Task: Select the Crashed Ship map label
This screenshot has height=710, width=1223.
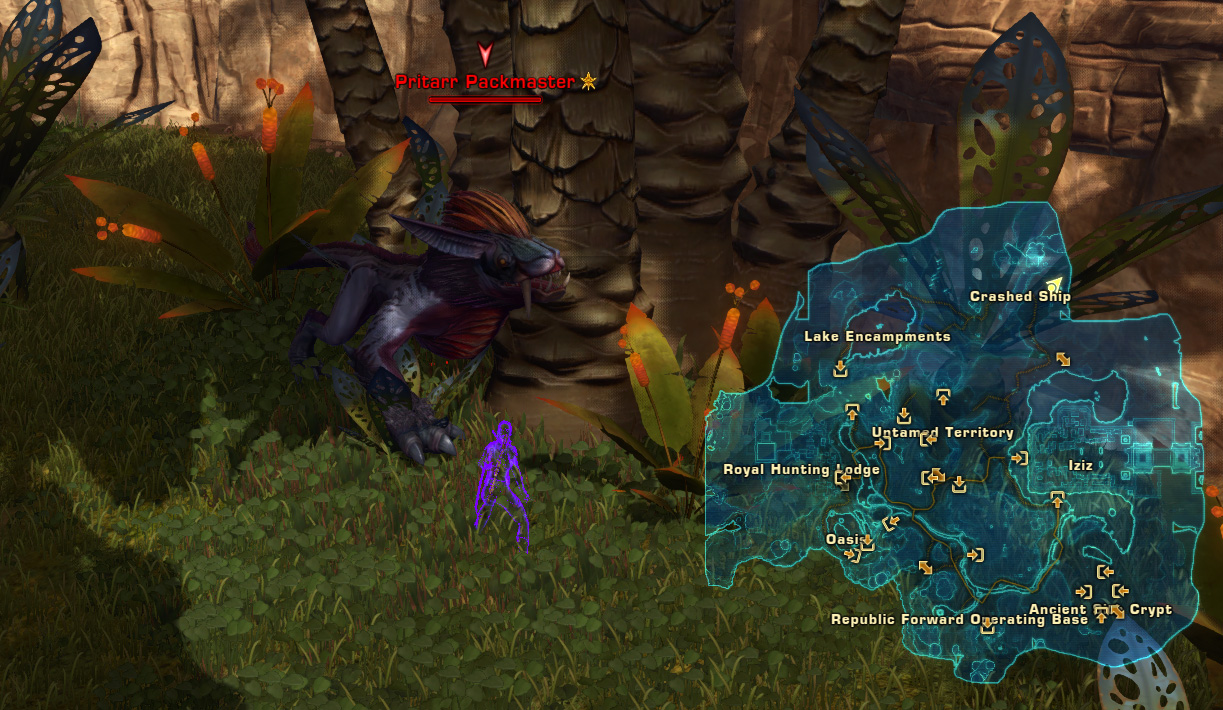Action: 1020,297
